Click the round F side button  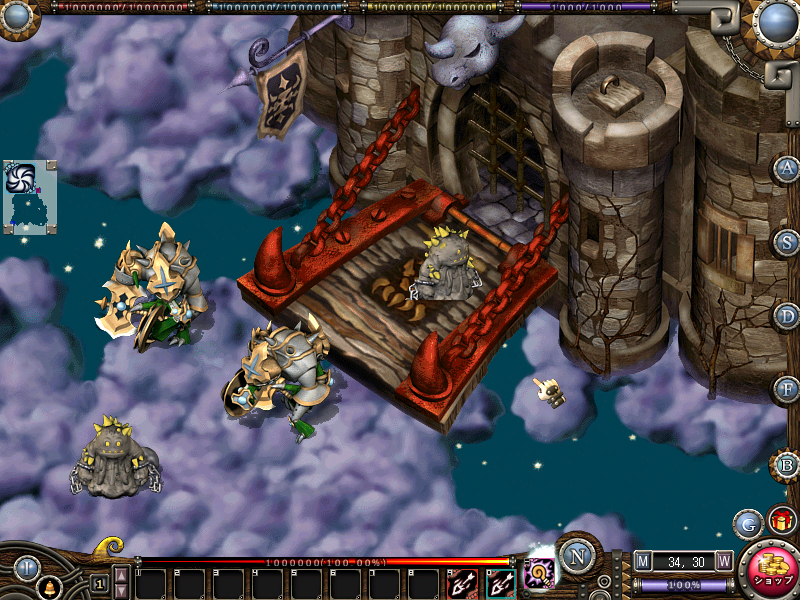click(787, 388)
